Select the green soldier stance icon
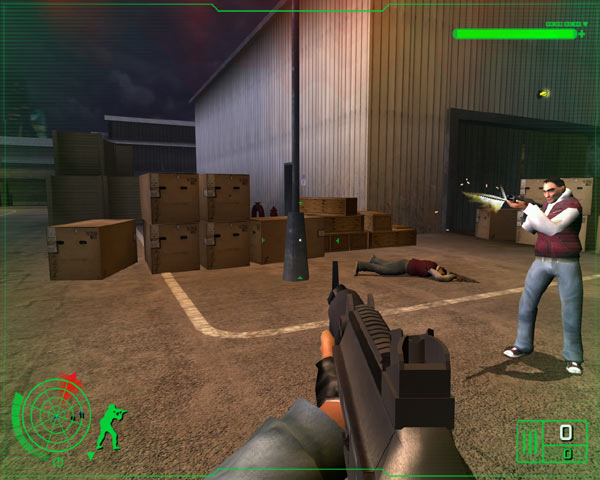This screenshot has width=600, height=480. tap(110, 424)
